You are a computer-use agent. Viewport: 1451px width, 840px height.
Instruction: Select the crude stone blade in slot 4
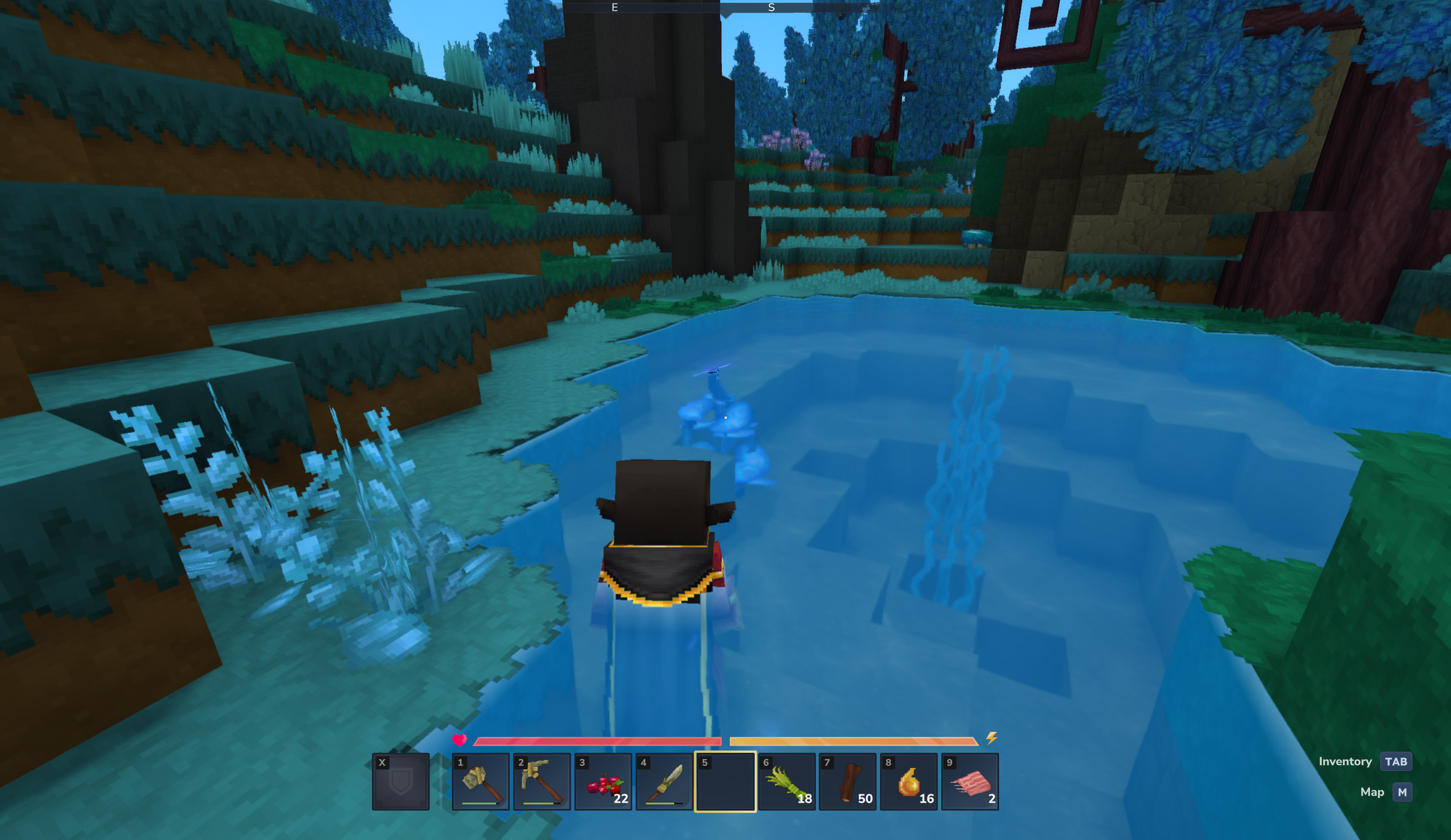pyautogui.click(x=664, y=782)
